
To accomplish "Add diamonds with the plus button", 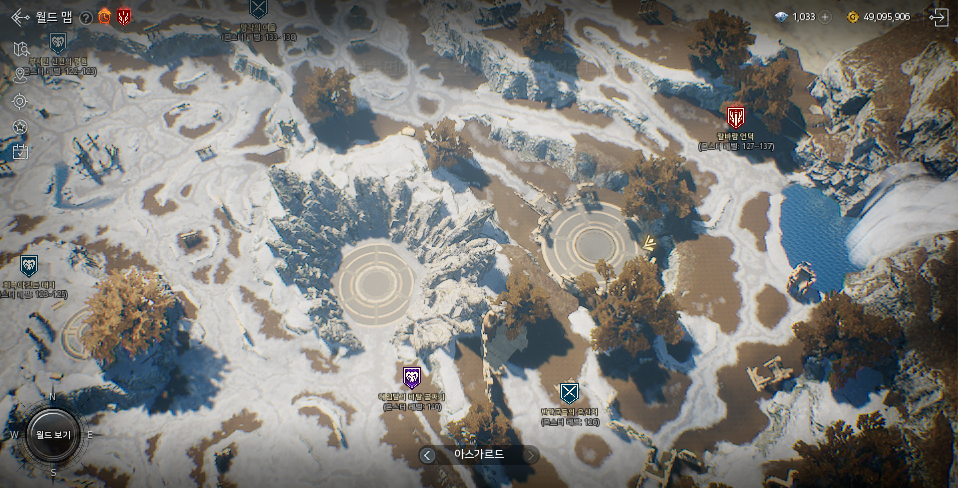I will 825,17.
